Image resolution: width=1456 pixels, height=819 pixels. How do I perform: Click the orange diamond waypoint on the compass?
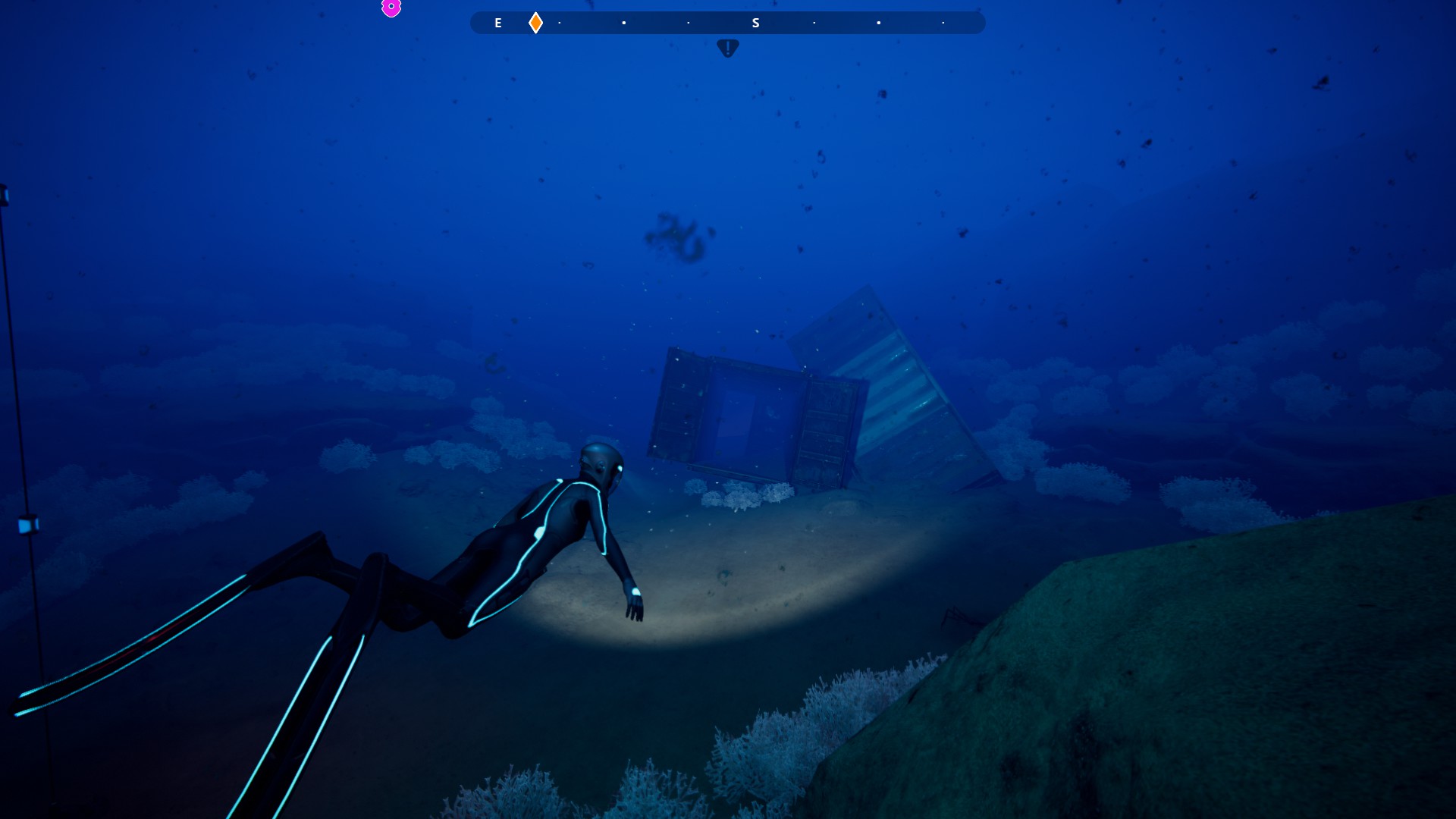click(535, 23)
